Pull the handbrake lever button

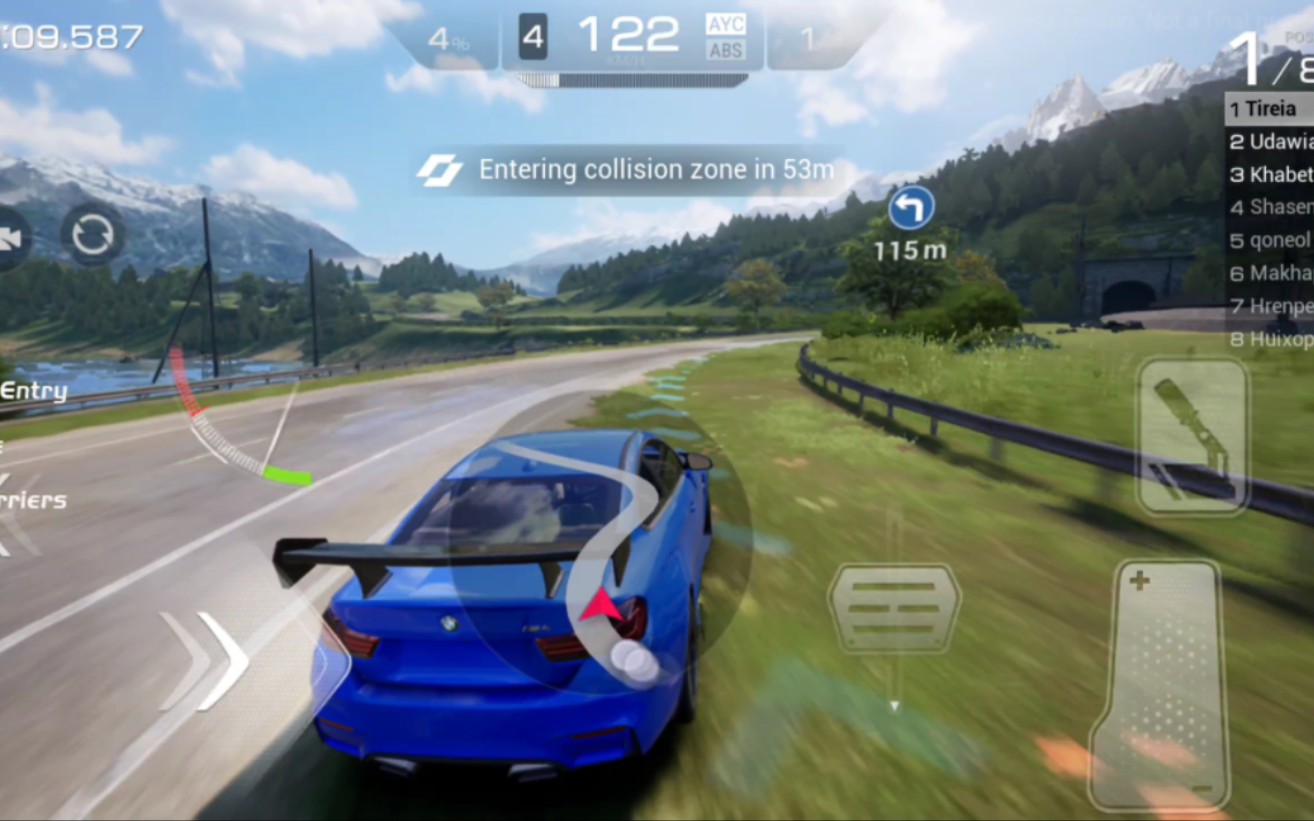tap(1192, 436)
